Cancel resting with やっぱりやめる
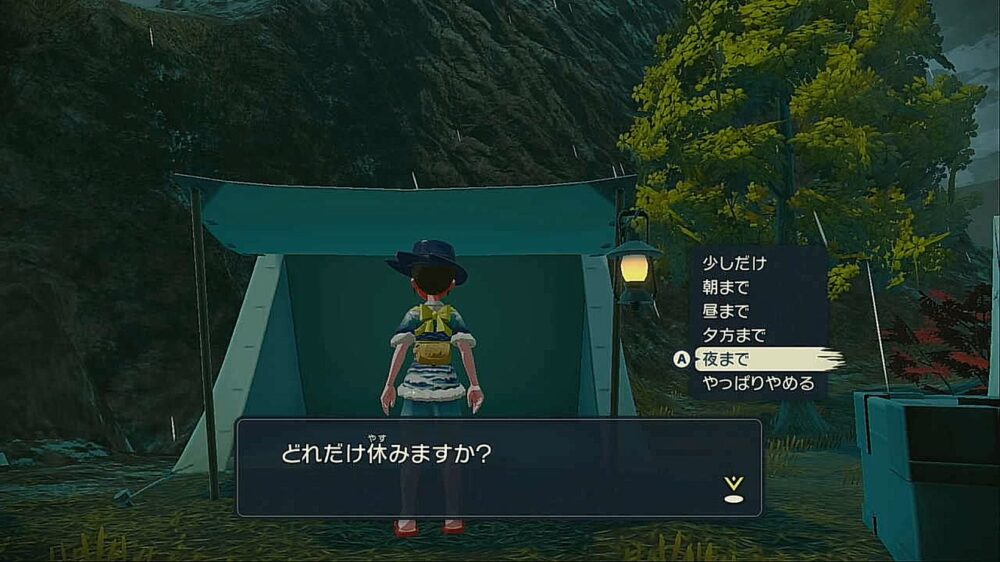1000x562 pixels. coord(758,383)
